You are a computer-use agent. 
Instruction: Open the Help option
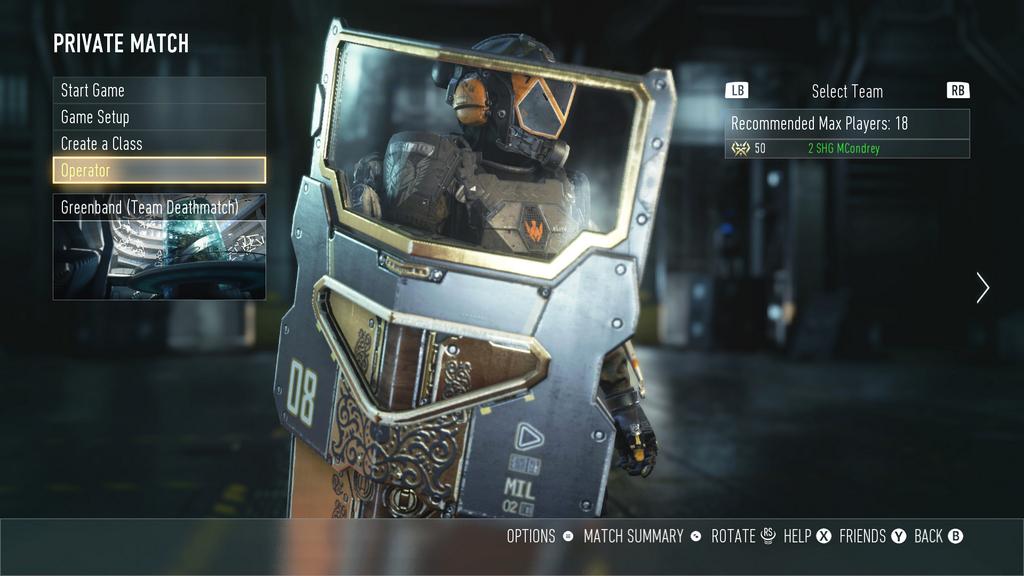tap(806, 536)
